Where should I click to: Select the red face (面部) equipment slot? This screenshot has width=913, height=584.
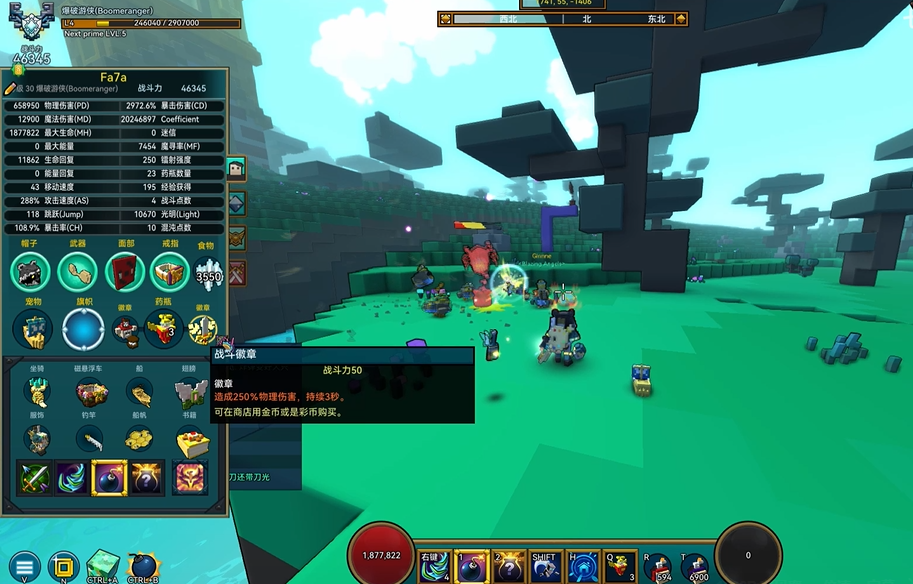(x=123, y=271)
